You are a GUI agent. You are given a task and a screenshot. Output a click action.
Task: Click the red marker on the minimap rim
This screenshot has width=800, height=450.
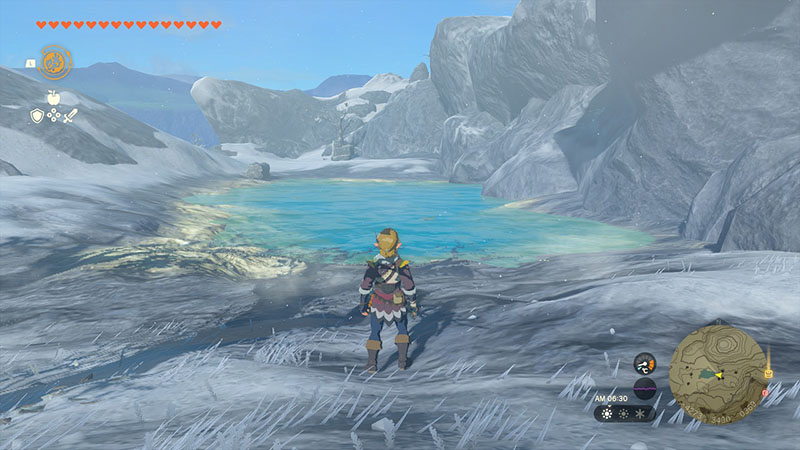(x=764, y=391)
